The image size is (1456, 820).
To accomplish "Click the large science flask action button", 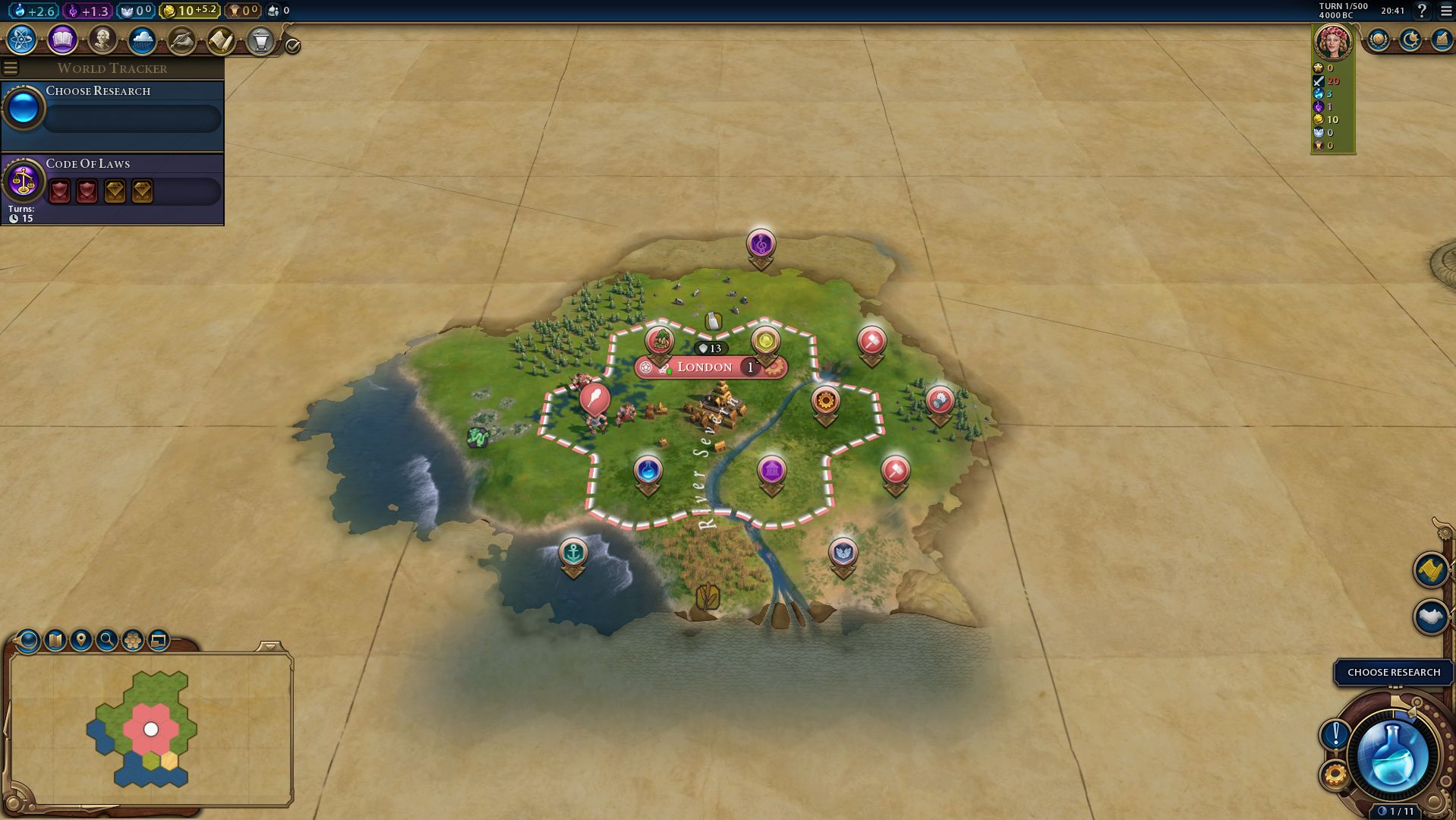I will click(1392, 756).
